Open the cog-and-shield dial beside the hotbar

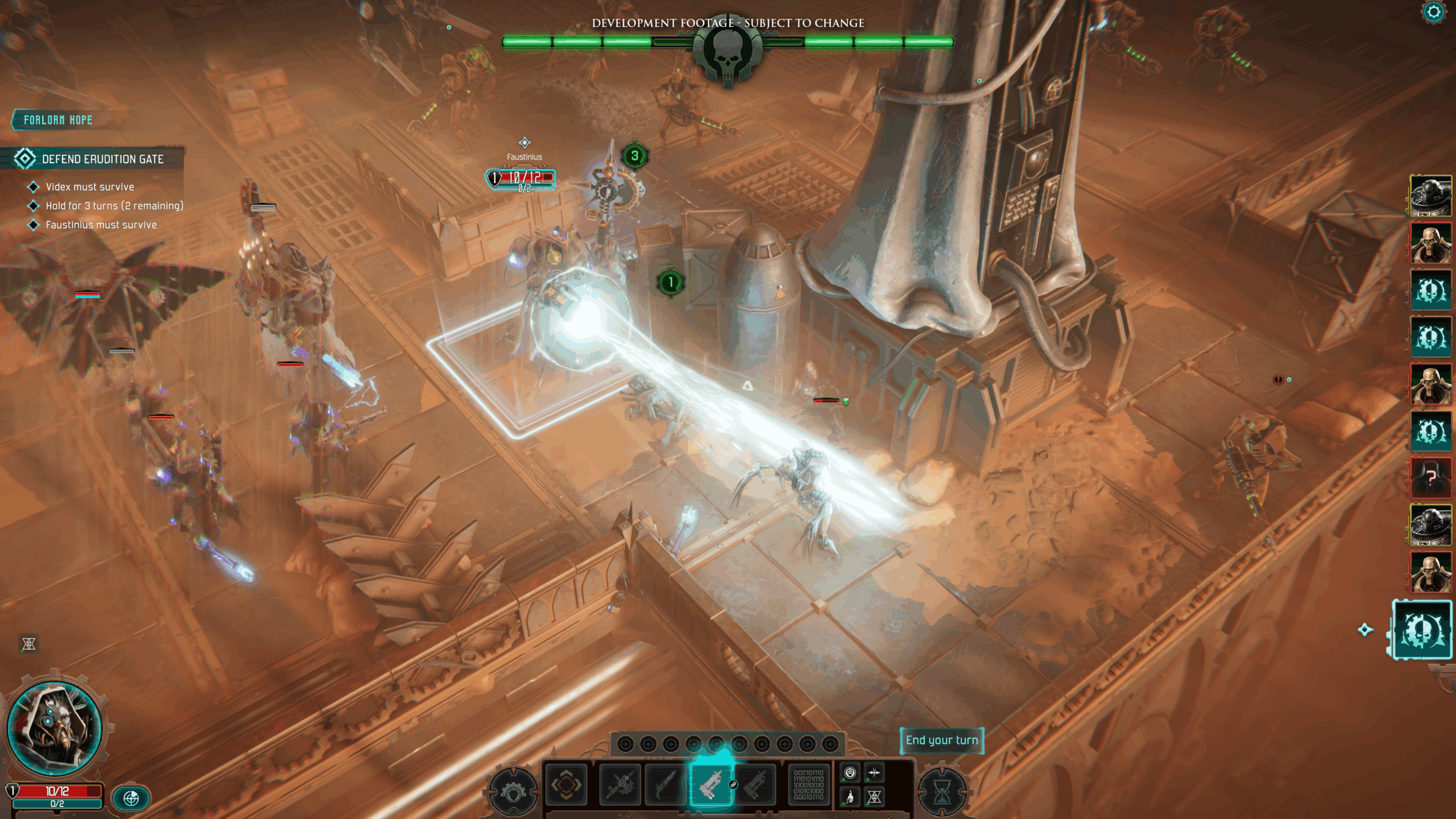513,792
